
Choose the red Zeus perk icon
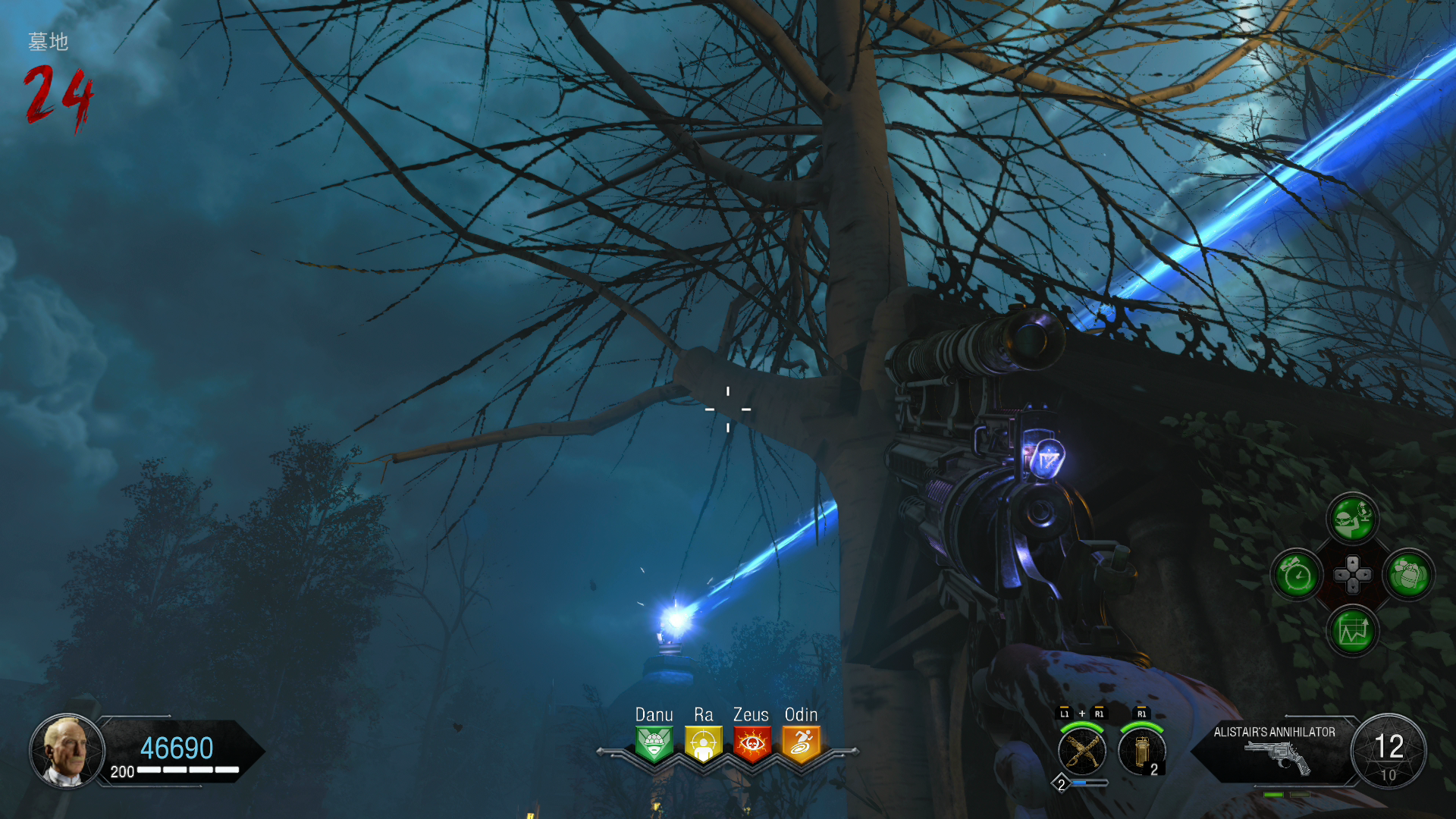[752, 744]
